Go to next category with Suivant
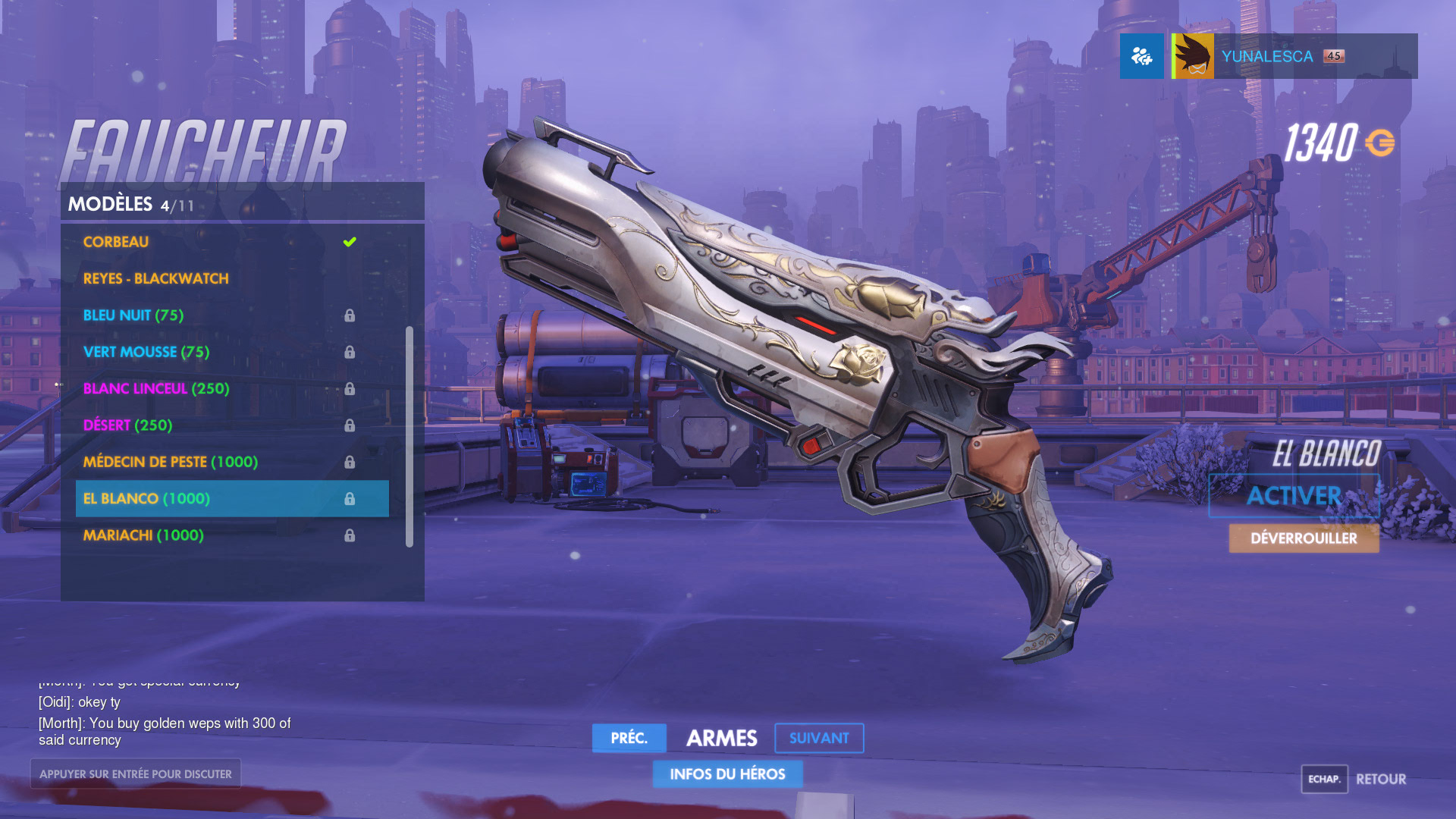The height and width of the screenshot is (819, 1456). point(819,738)
